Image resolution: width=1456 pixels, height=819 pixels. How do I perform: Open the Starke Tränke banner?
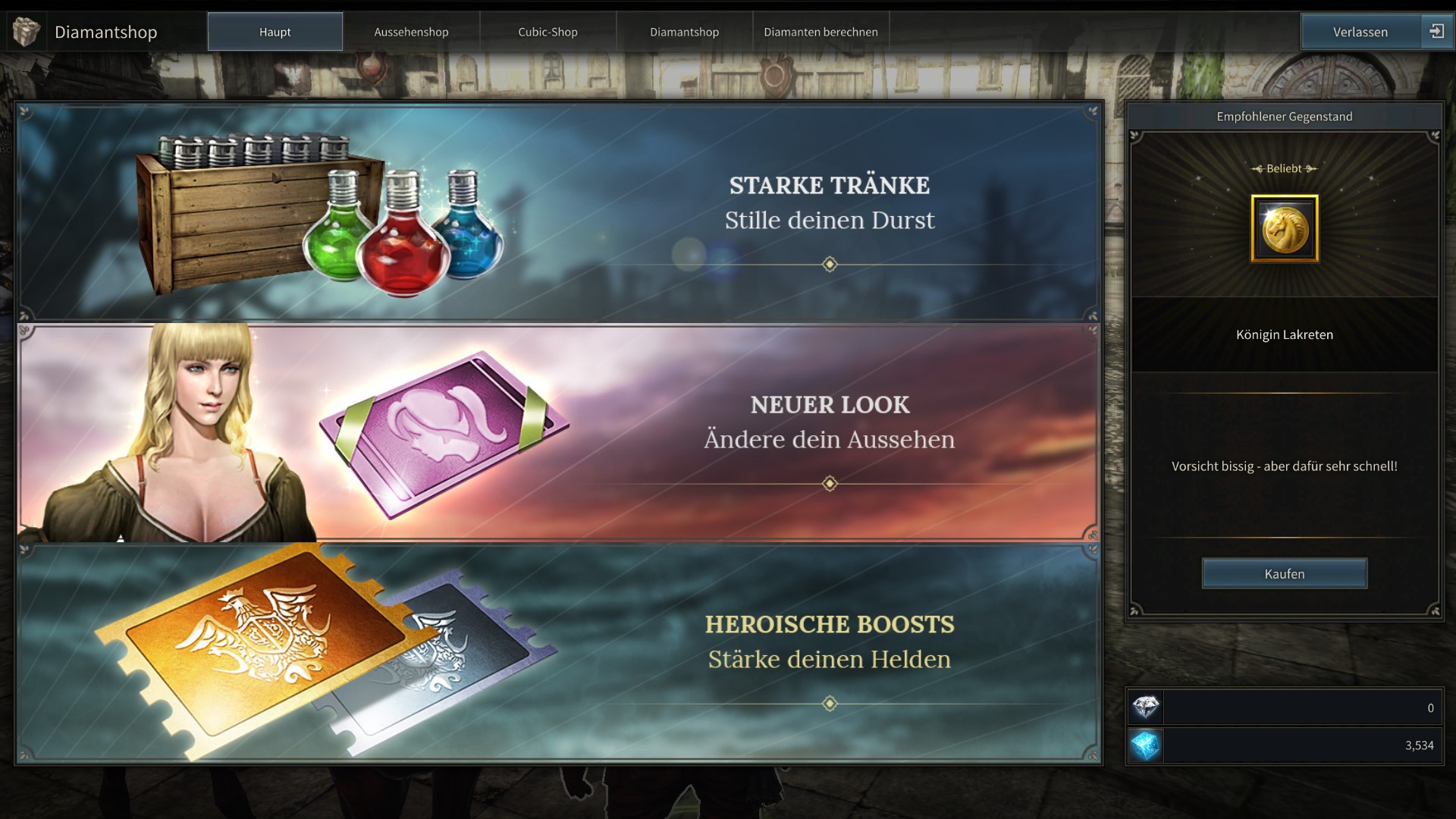click(560, 212)
